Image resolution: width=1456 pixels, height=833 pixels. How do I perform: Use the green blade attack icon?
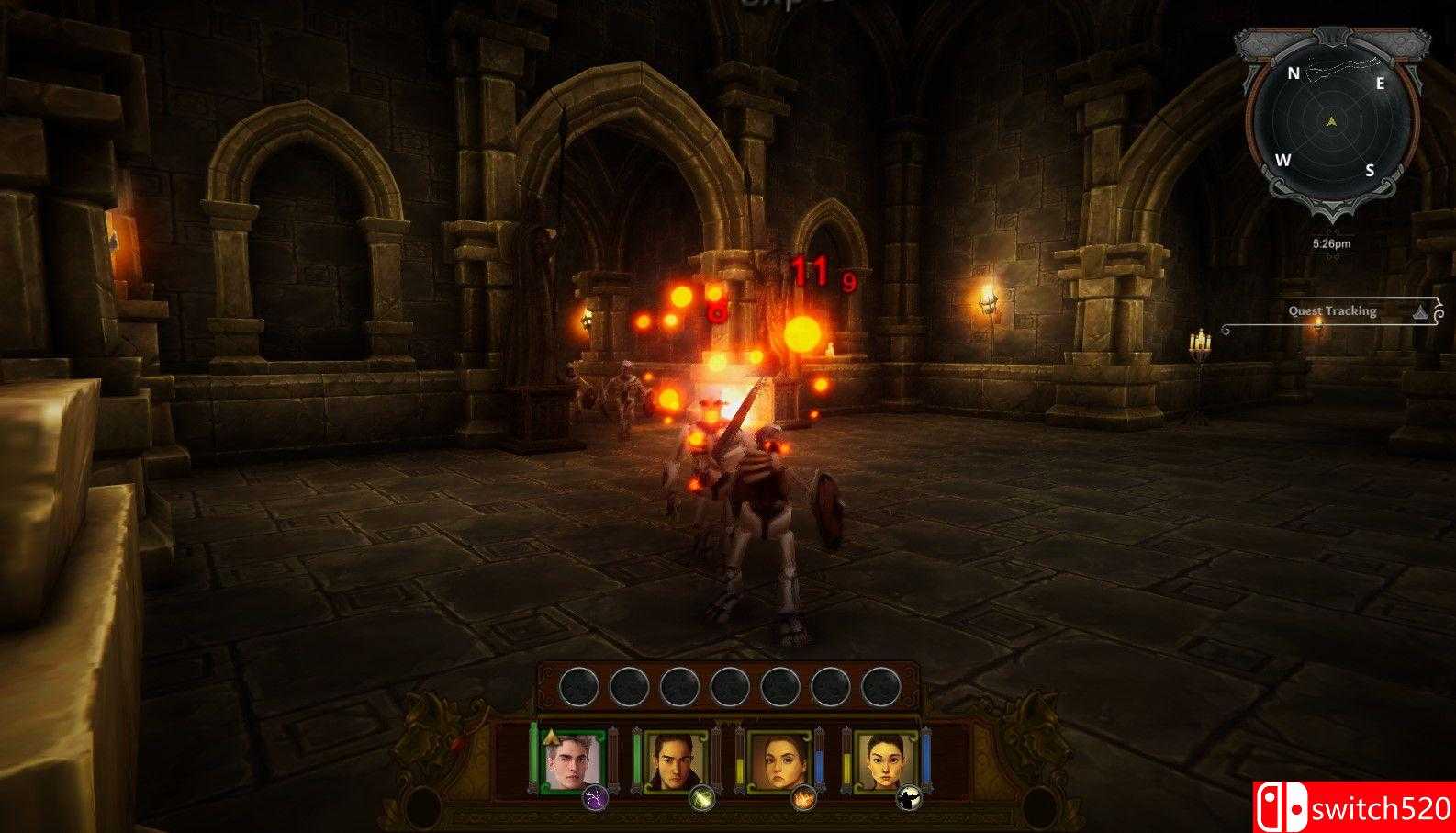point(701,798)
